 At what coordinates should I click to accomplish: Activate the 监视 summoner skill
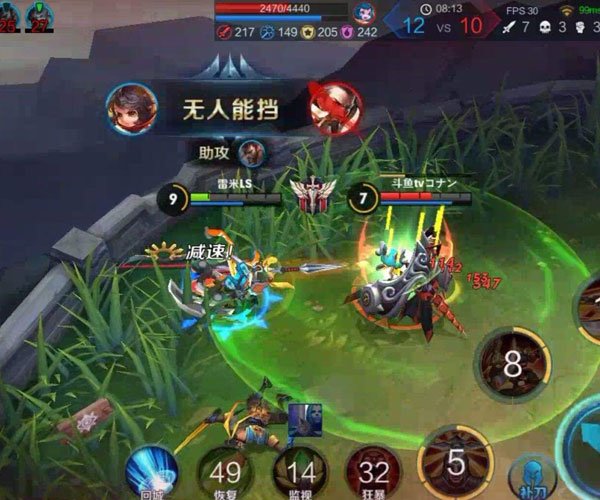pyautogui.click(x=299, y=473)
